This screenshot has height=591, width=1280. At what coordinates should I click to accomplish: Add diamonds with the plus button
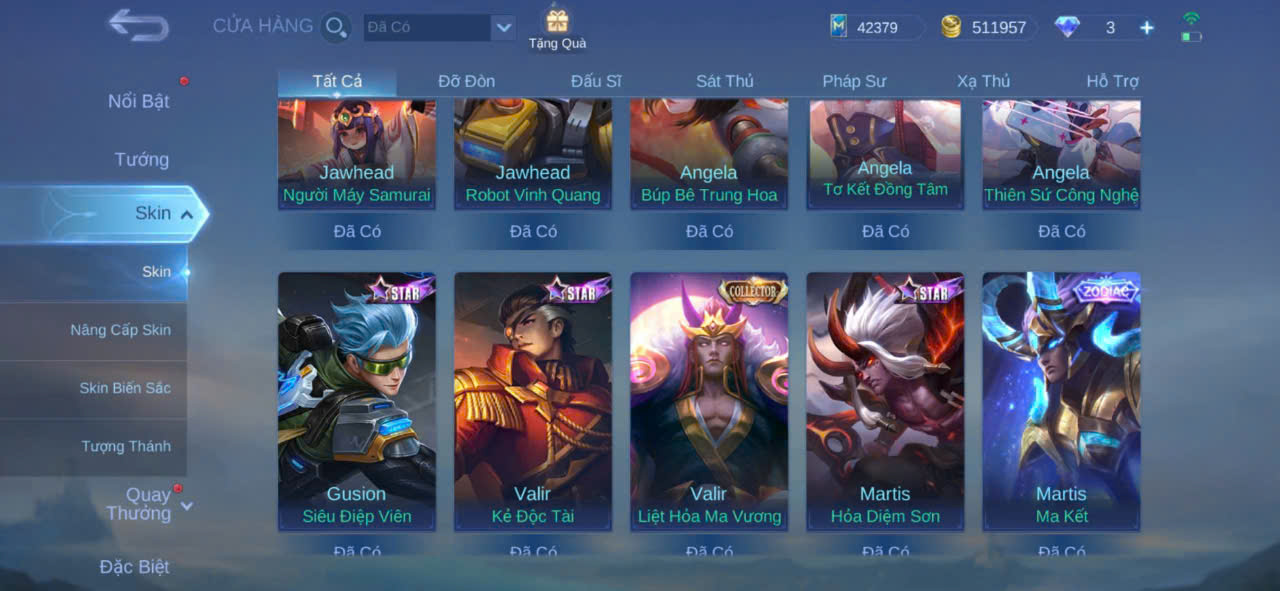click(x=1147, y=28)
